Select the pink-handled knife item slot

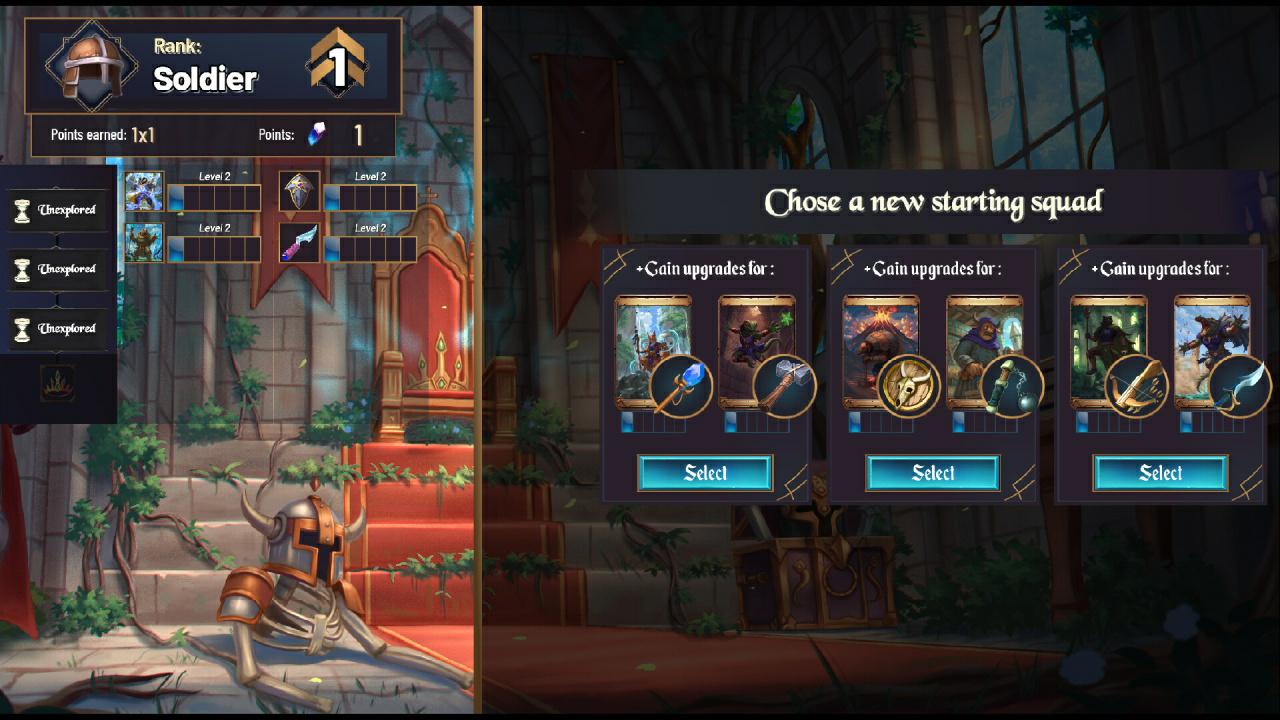coord(299,243)
